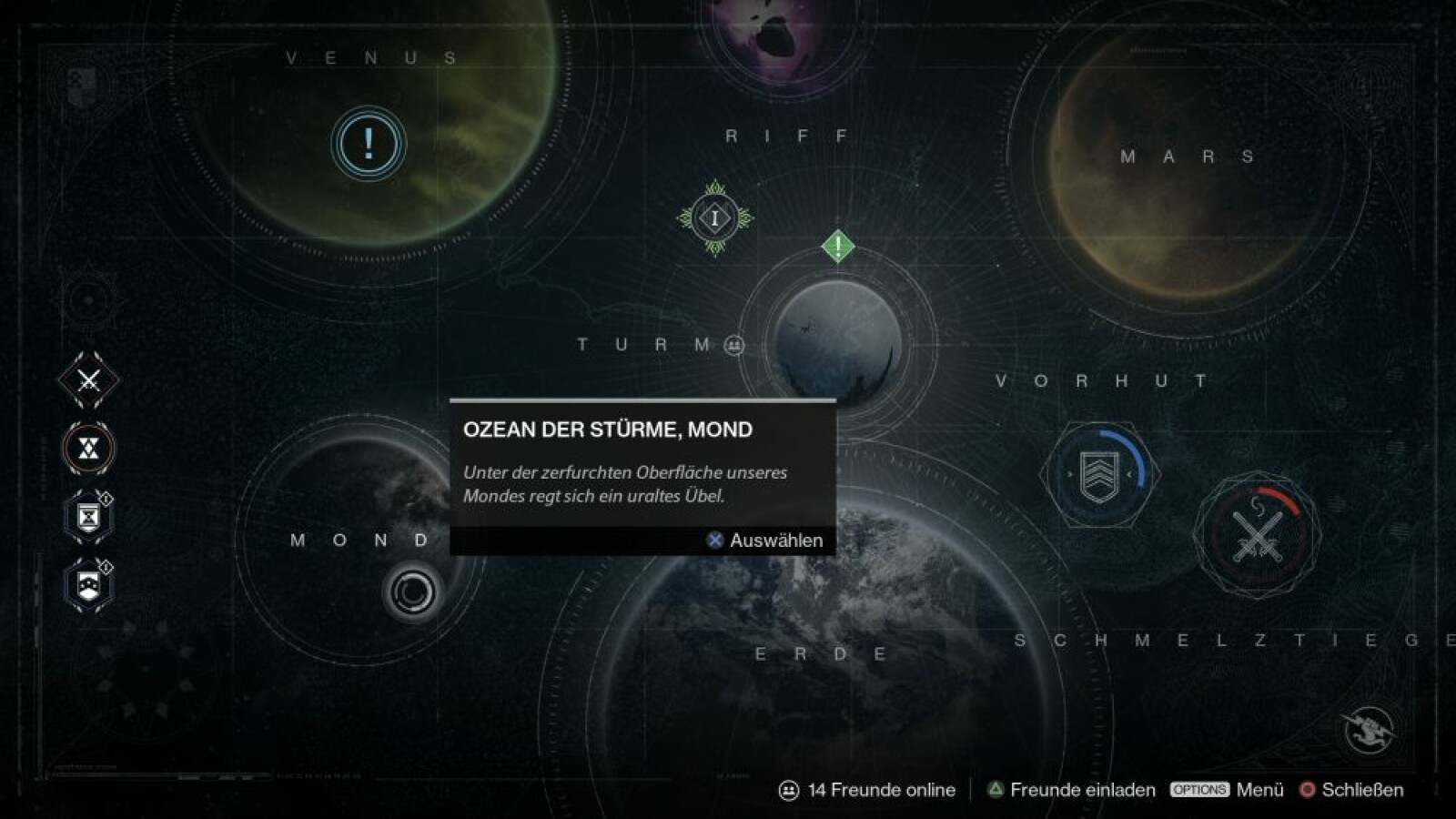1456x819 pixels.
Task: Show the 14 Freunde online list
Action: tap(868, 790)
